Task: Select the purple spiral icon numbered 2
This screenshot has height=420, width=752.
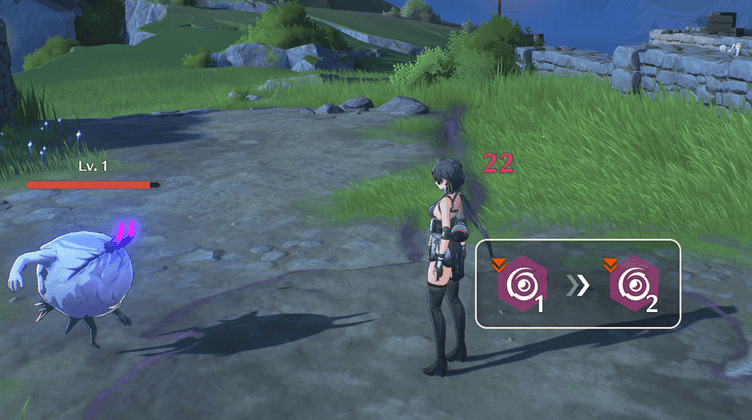Action: (x=634, y=285)
